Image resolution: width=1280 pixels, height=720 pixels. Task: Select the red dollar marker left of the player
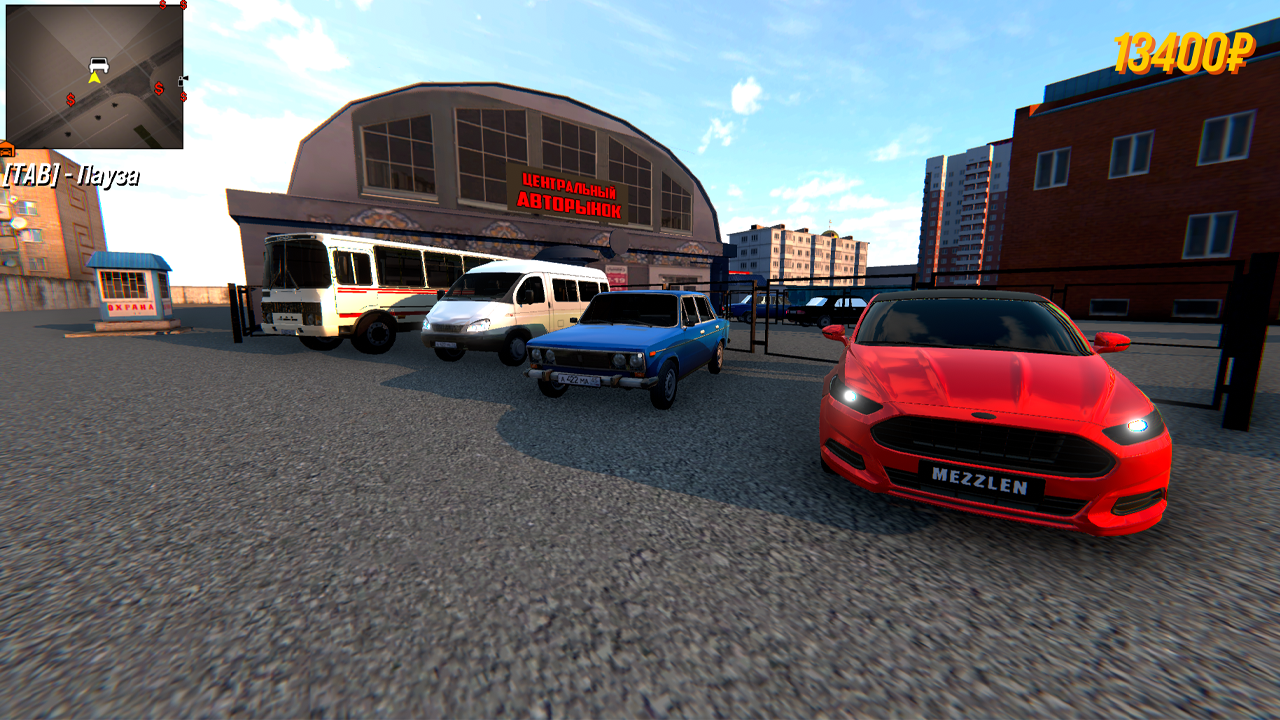coord(70,100)
